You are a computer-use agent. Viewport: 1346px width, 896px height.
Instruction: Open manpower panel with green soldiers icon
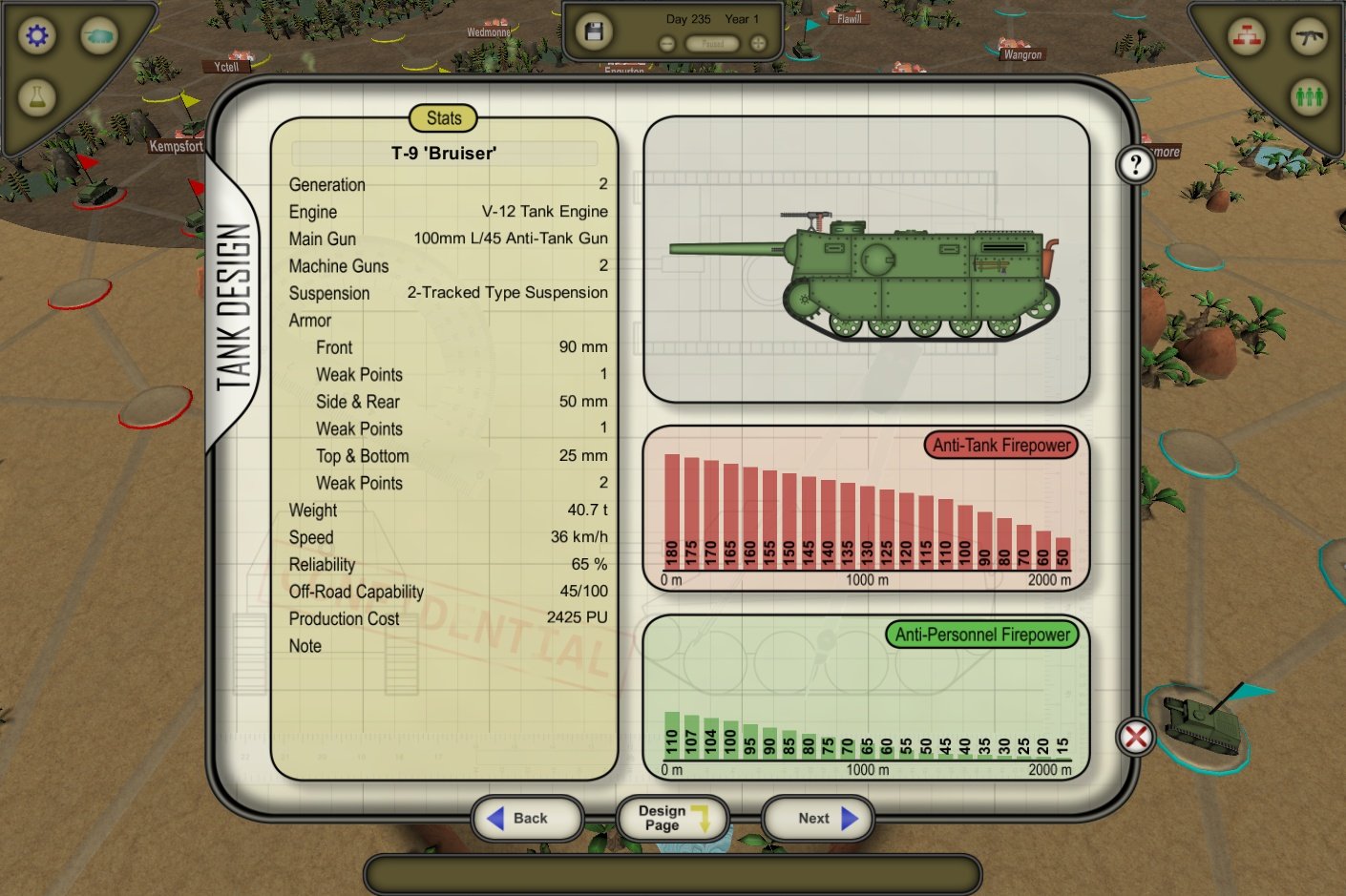[1309, 95]
